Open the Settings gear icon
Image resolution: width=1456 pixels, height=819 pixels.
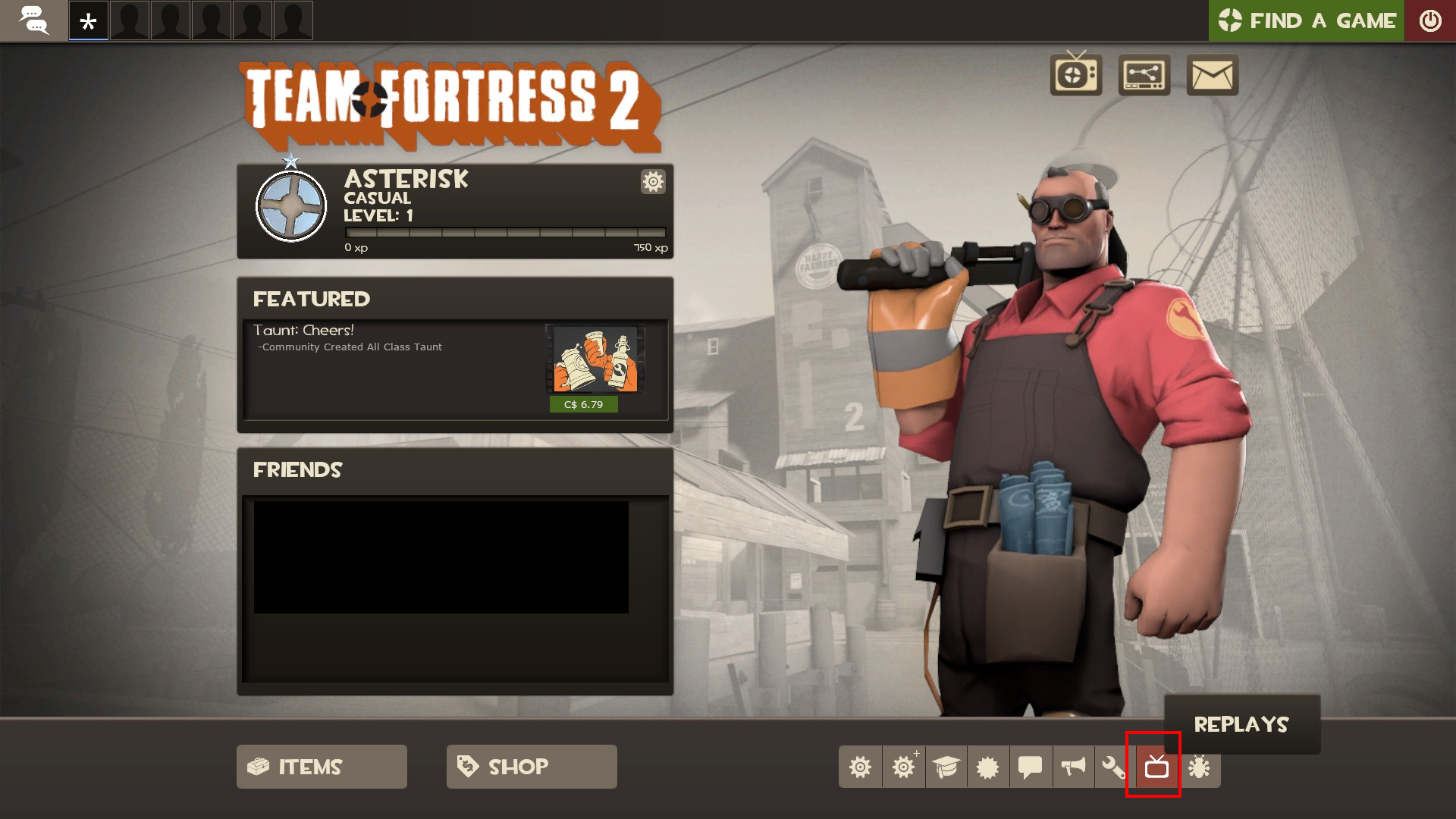(x=861, y=767)
